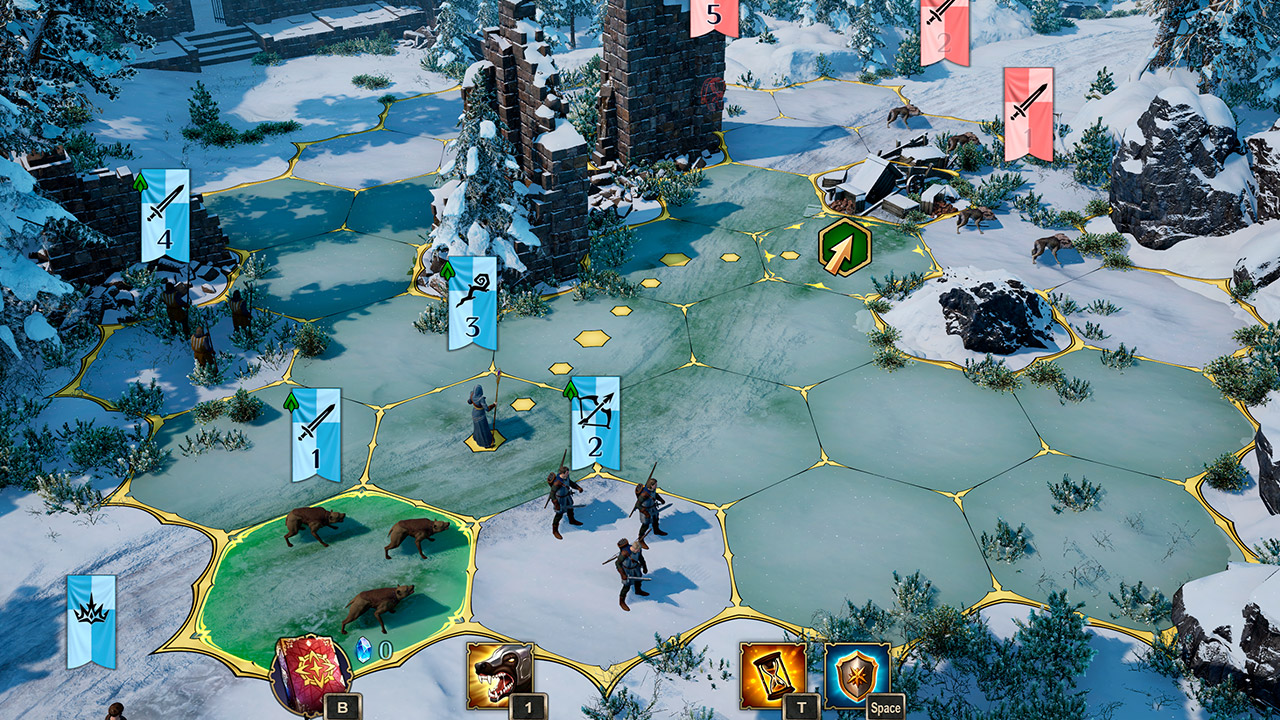This screenshot has height=720, width=1280.
Task: Select the blue sword banner numbered 4
Action: [165, 215]
